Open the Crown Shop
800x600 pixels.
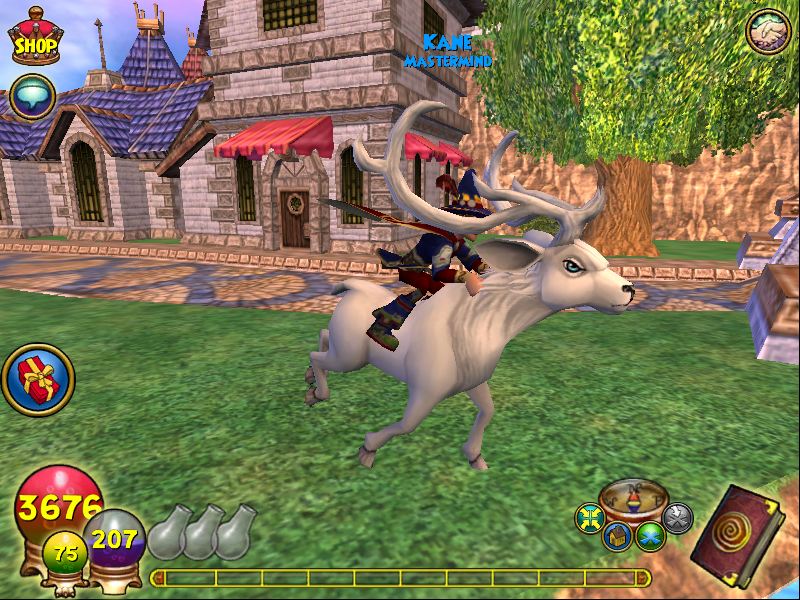pyautogui.click(x=34, y=38)
